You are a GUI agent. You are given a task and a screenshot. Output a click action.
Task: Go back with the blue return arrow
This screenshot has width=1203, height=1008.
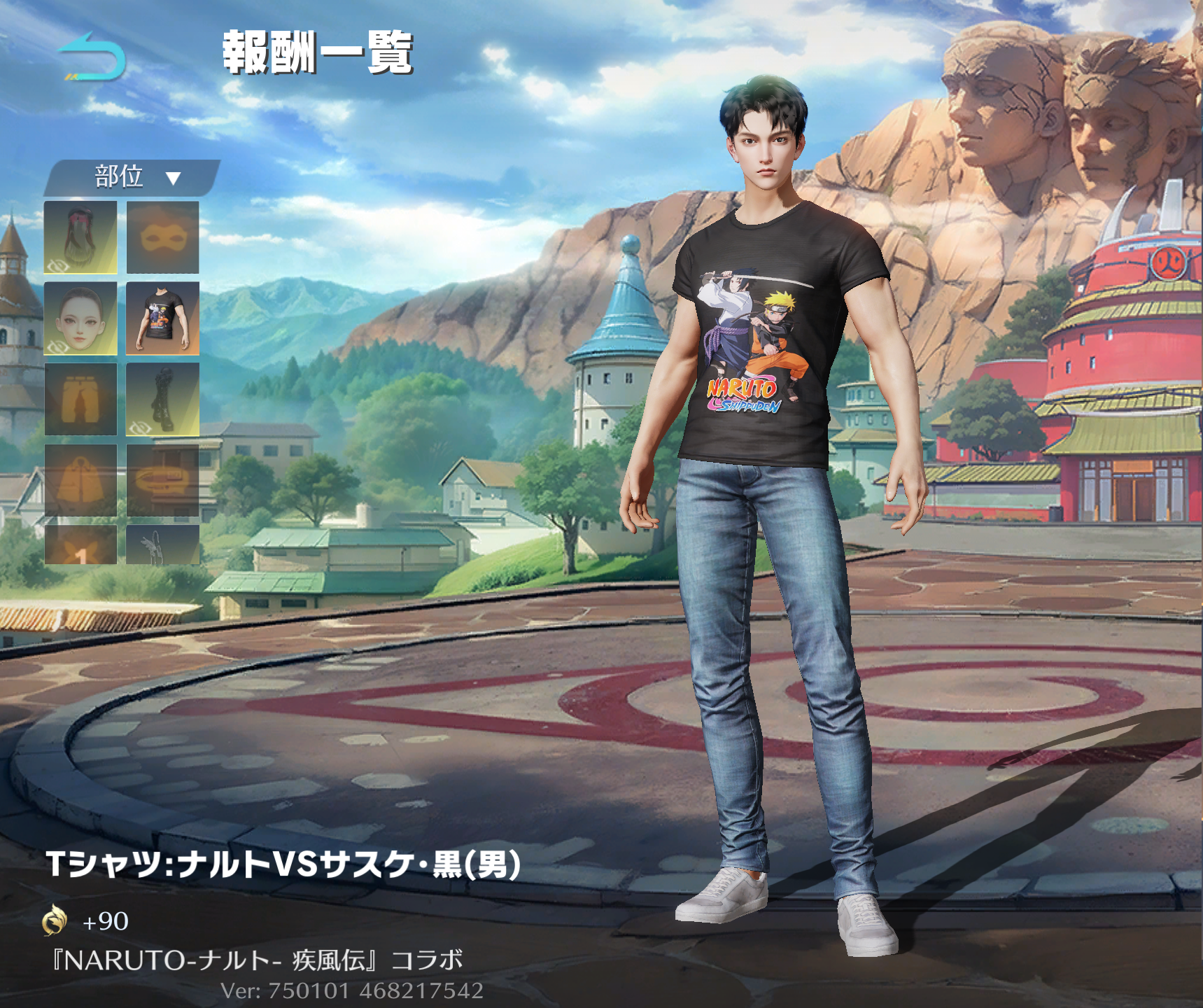(x=92, y=57)
